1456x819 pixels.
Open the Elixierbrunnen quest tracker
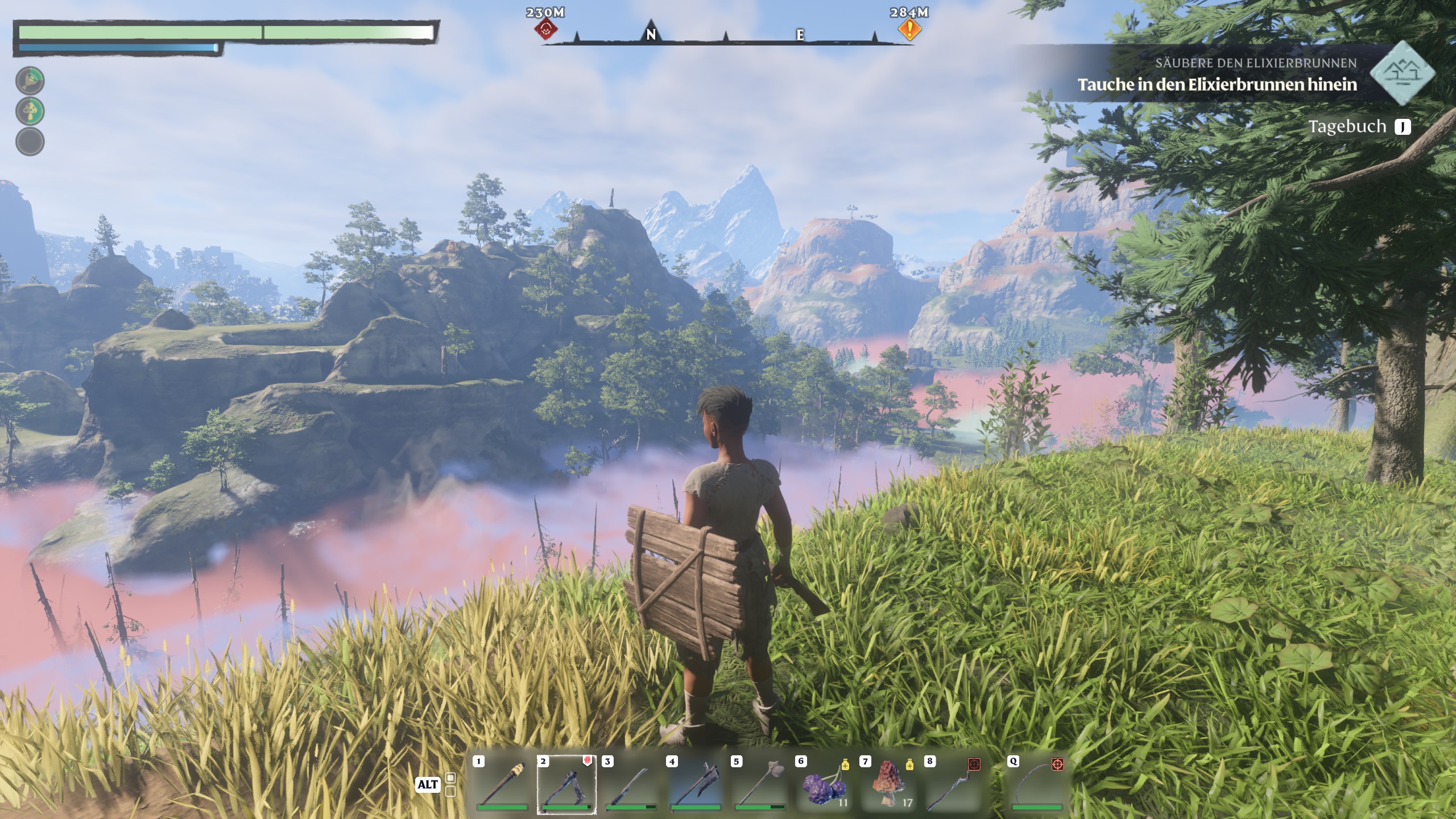1217,74
